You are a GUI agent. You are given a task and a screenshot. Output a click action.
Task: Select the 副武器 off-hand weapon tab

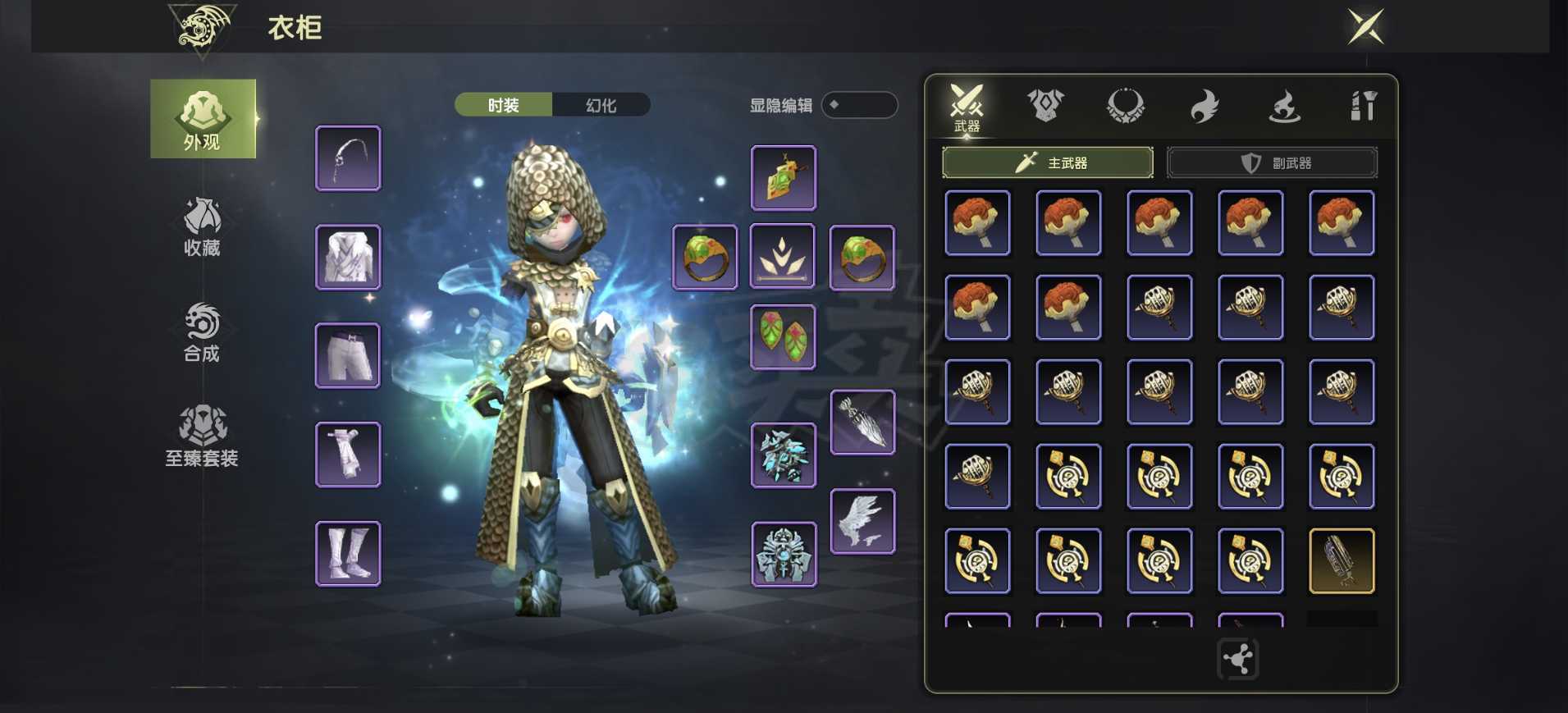tap(1272, 162)
